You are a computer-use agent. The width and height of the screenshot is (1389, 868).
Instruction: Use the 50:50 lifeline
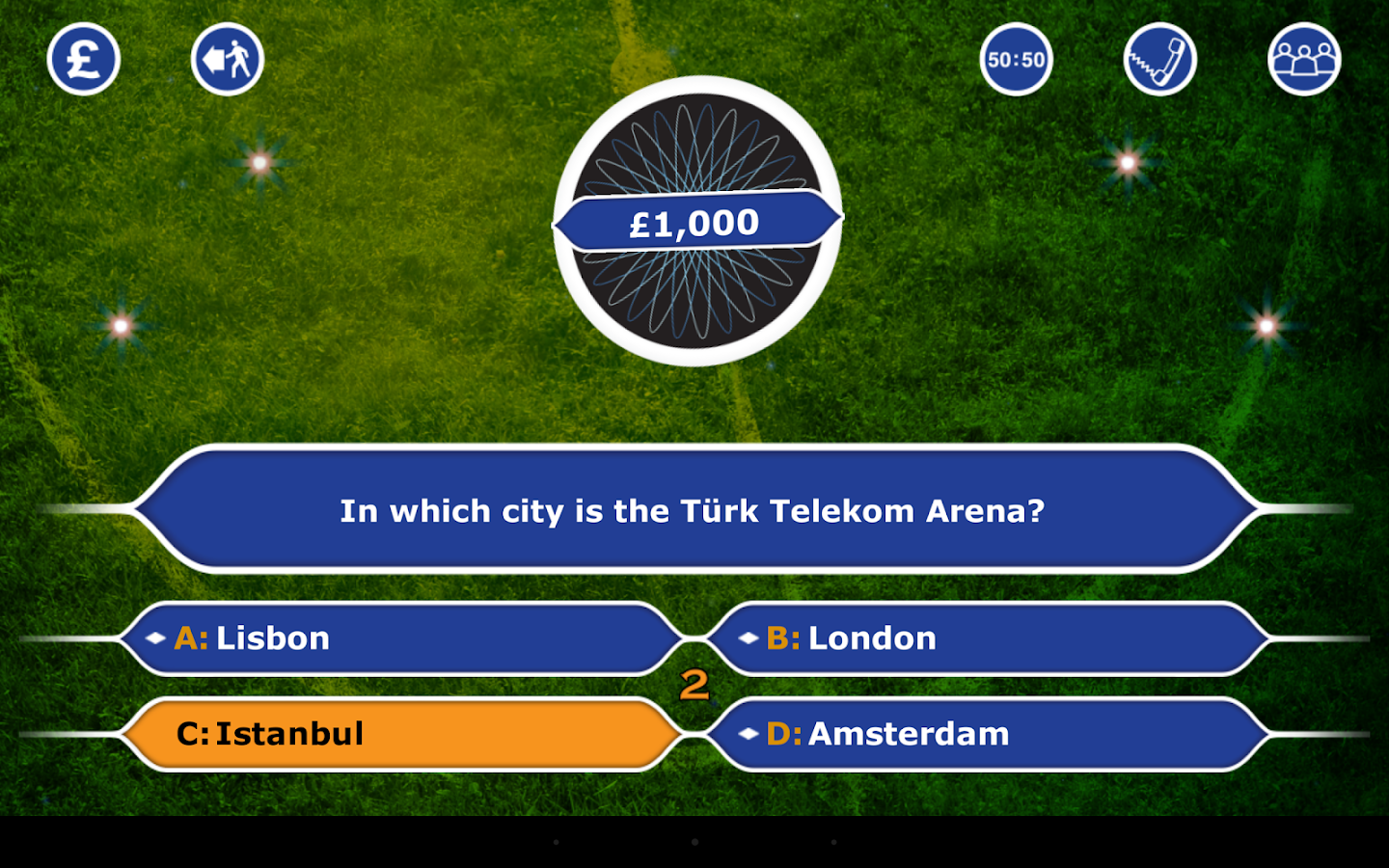coord(1016,60)
